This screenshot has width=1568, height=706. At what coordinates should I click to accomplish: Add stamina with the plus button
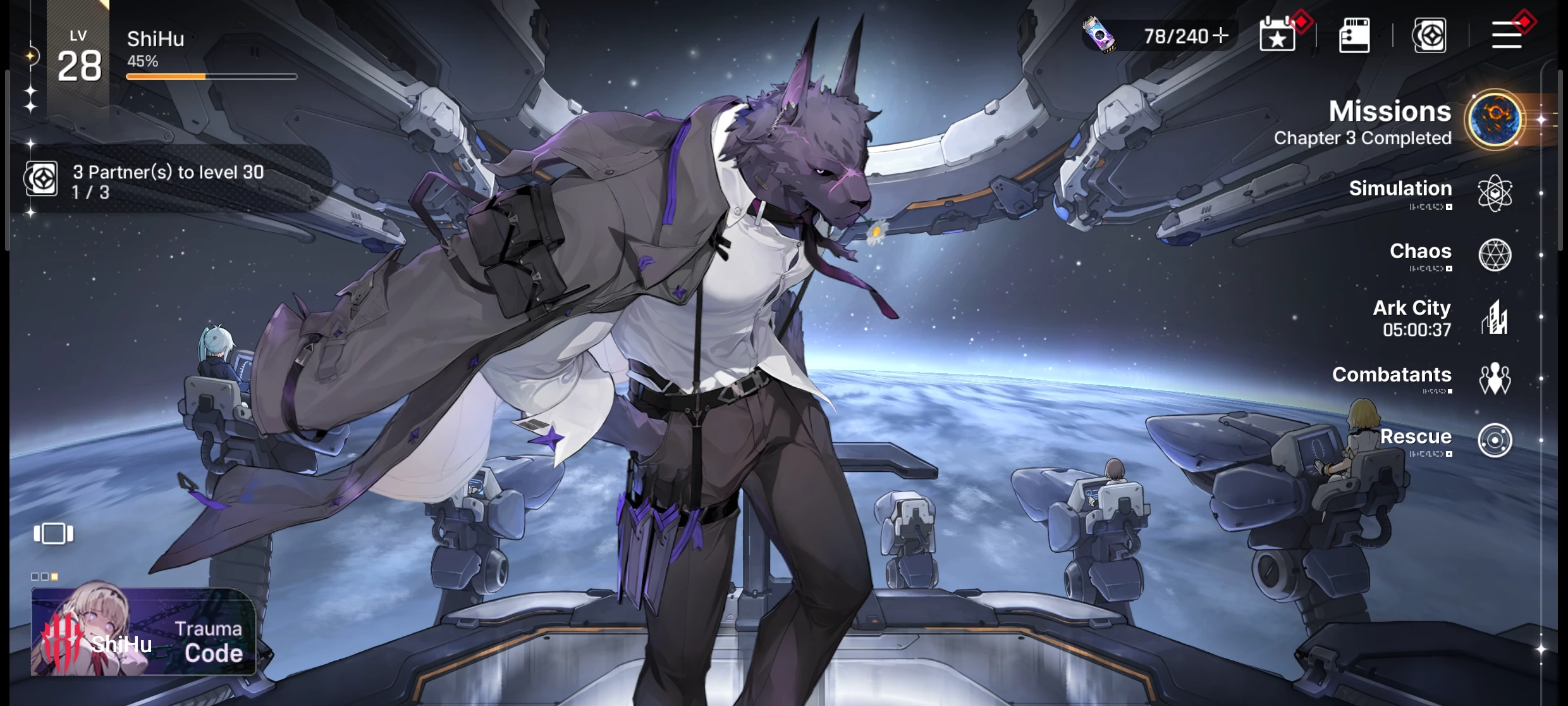(1221, 35)
